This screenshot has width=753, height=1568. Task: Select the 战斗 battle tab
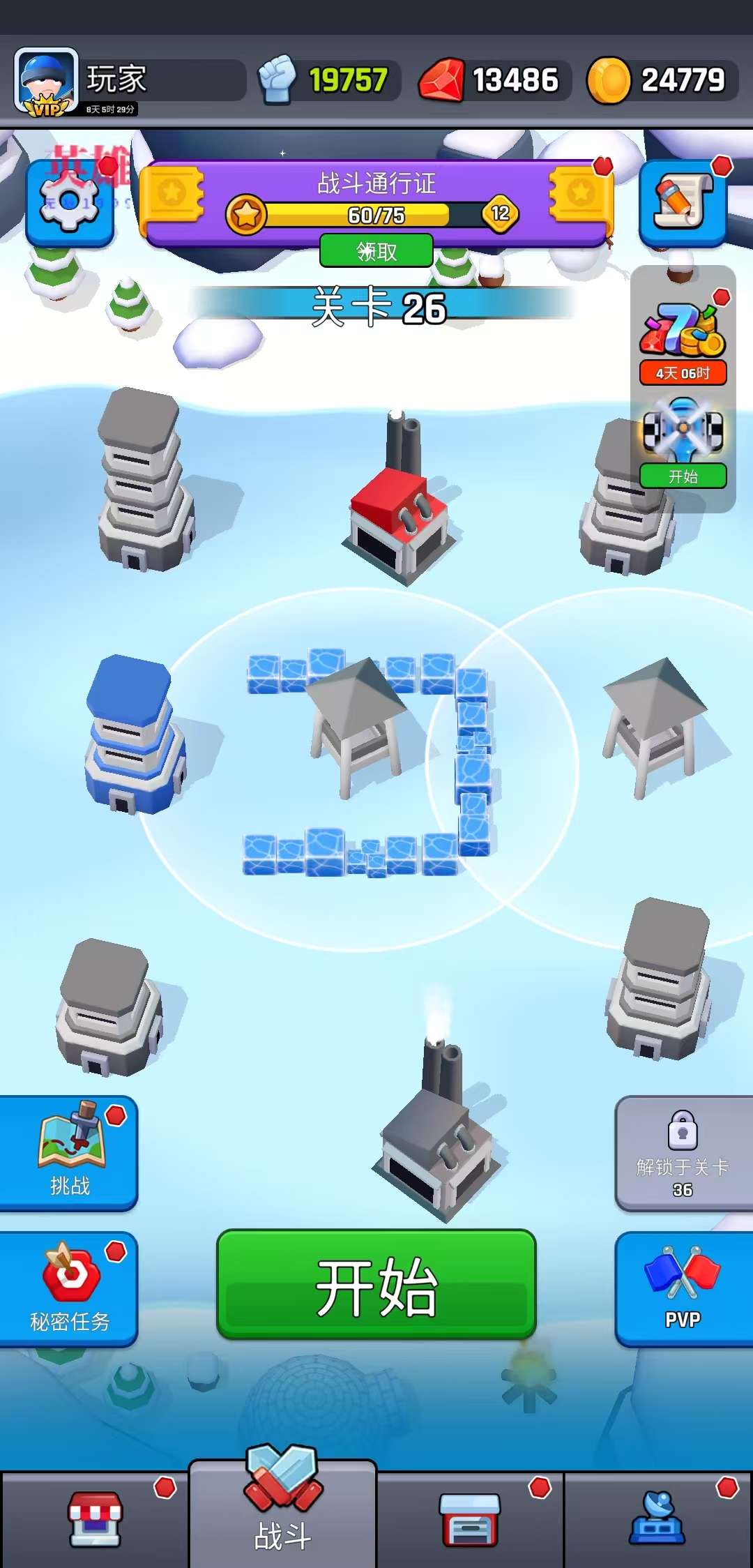coord(282,1514)
